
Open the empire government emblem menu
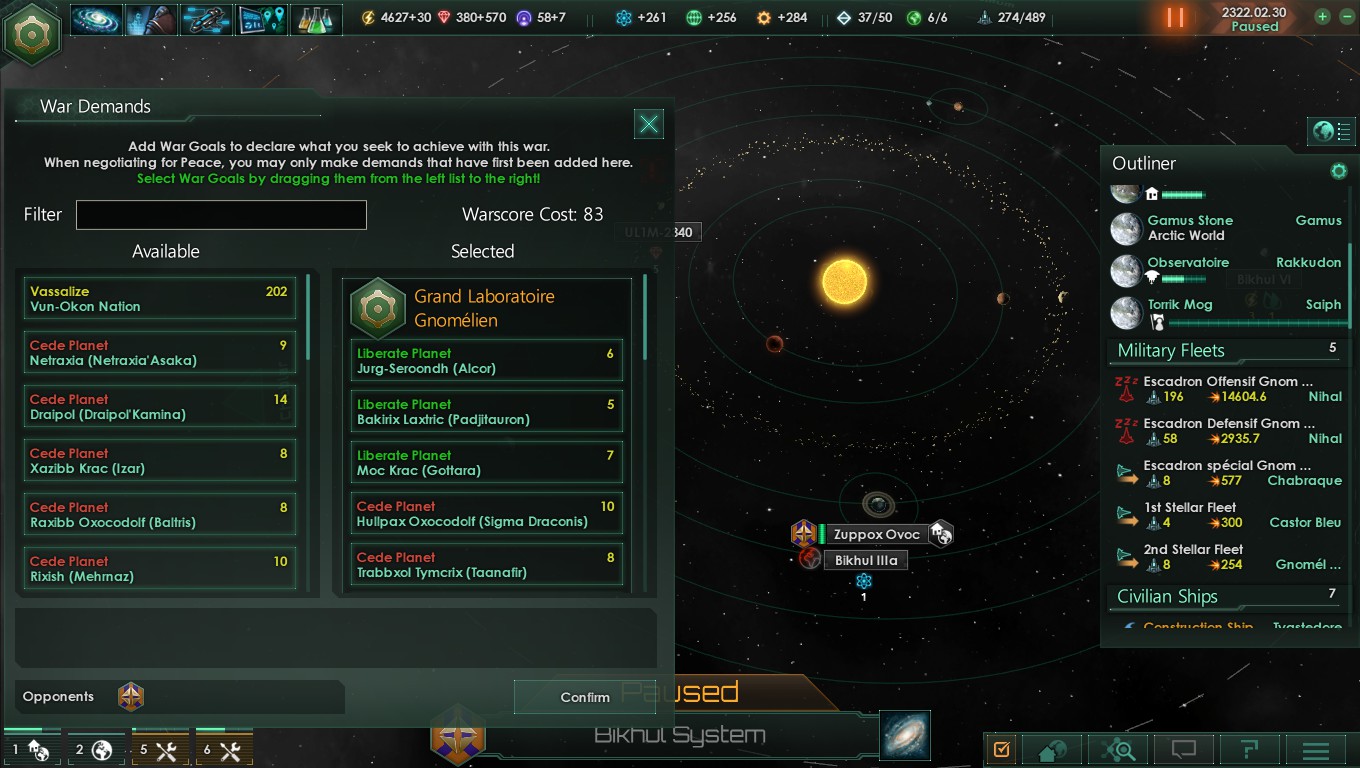click(x=32, y=33)
